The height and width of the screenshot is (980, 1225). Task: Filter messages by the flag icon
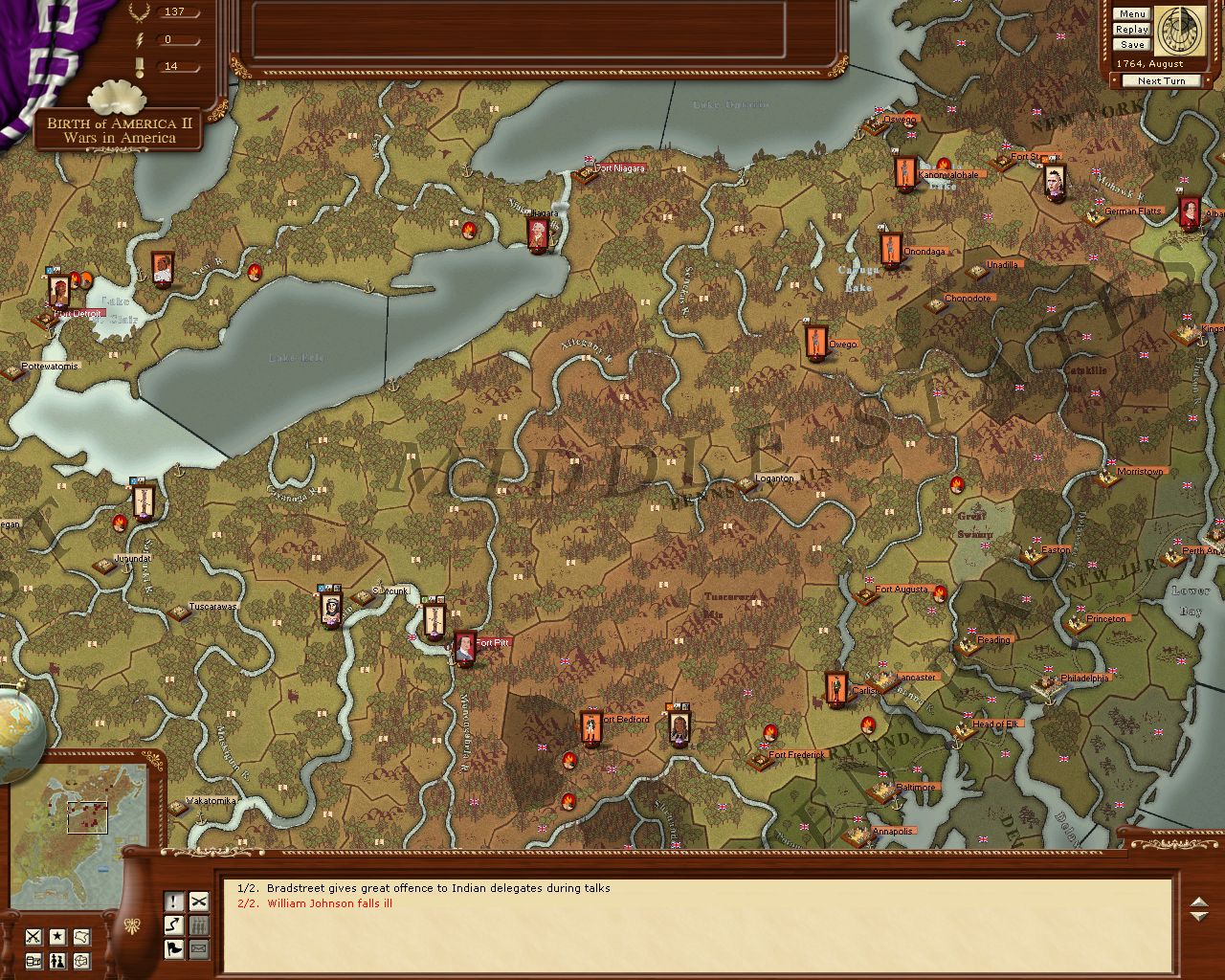(x=173, y=948)
